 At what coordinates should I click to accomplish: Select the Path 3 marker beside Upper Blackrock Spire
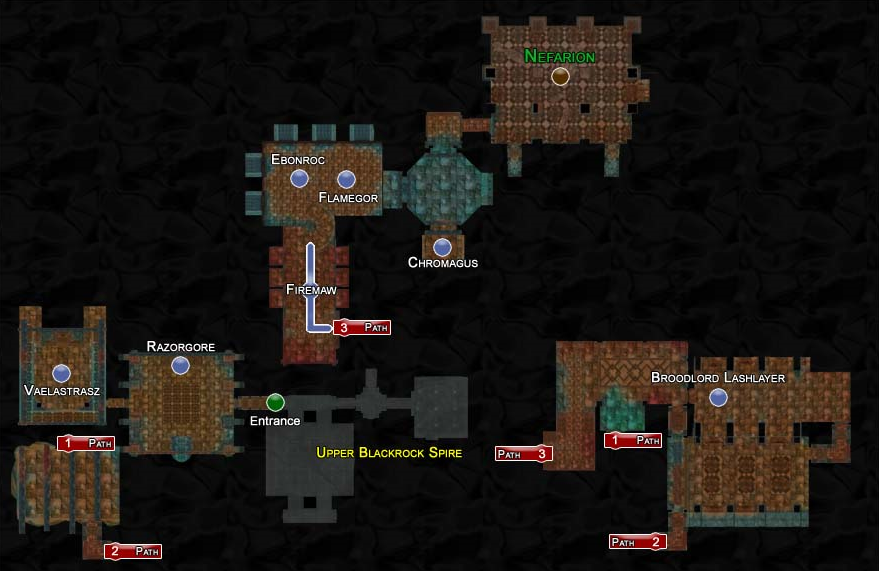coord(524,454)
